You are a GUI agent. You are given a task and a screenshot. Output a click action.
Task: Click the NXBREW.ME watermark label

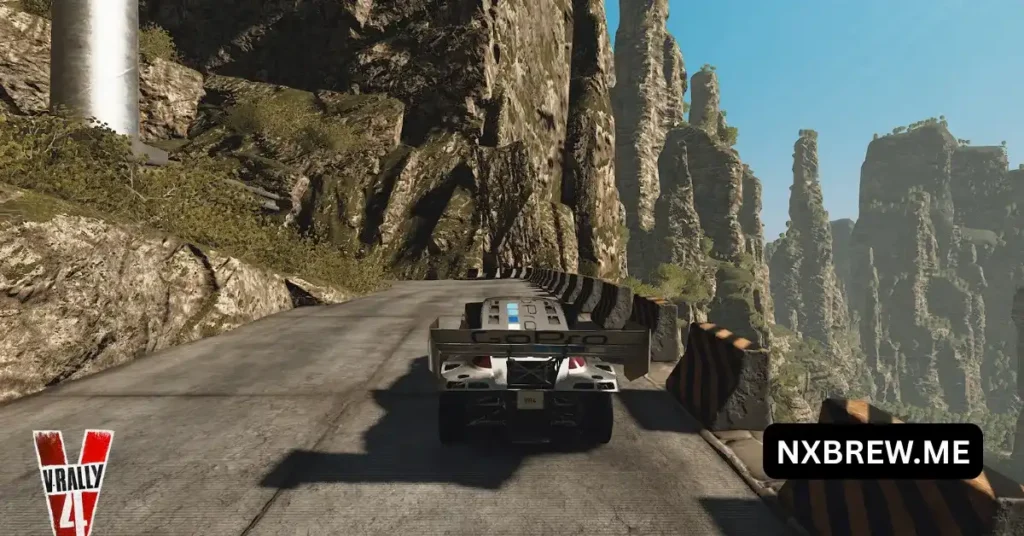coord(872,452)
